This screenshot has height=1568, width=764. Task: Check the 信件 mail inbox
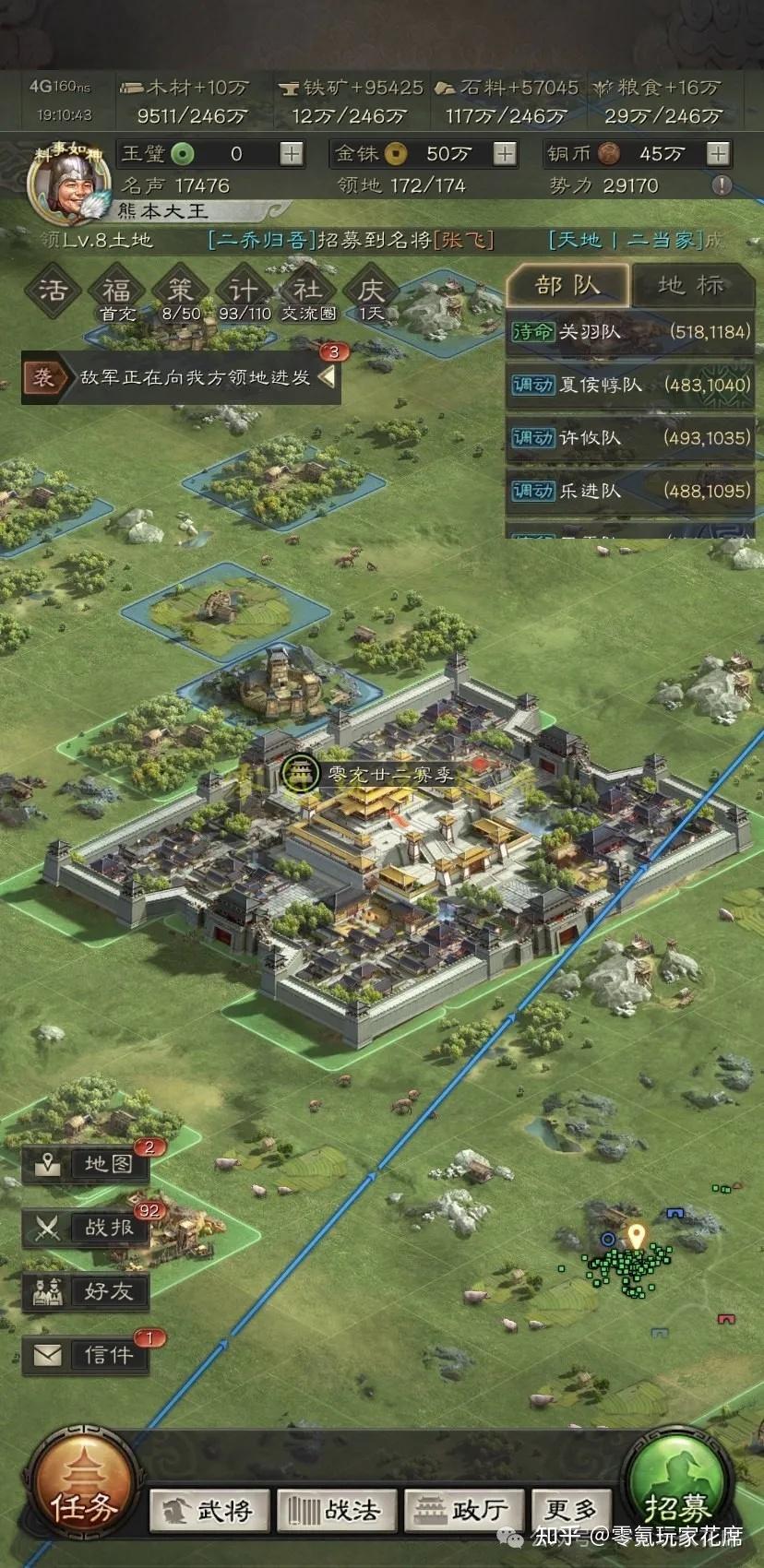coord(87,1355)
